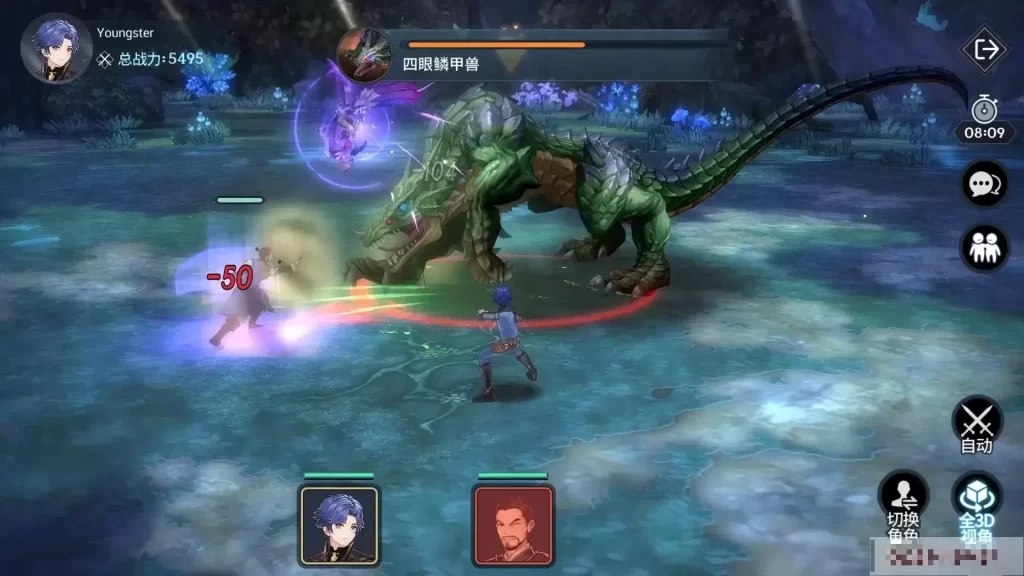Open the party members icon
Image resolution: width=1024 pixels, height=576 pixels.
[x=984, y=247]
